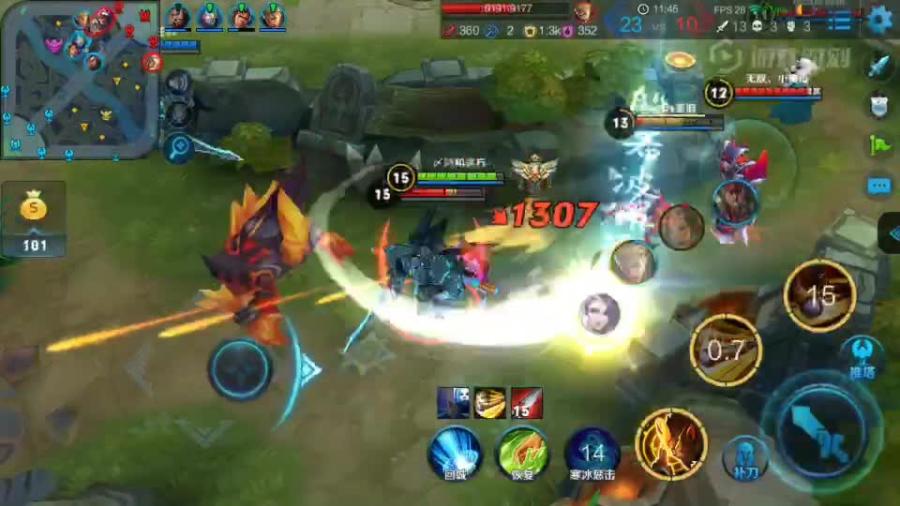Send the green flag gather signal
Viewport: 900px width, 506px height.
coord(879,144)
